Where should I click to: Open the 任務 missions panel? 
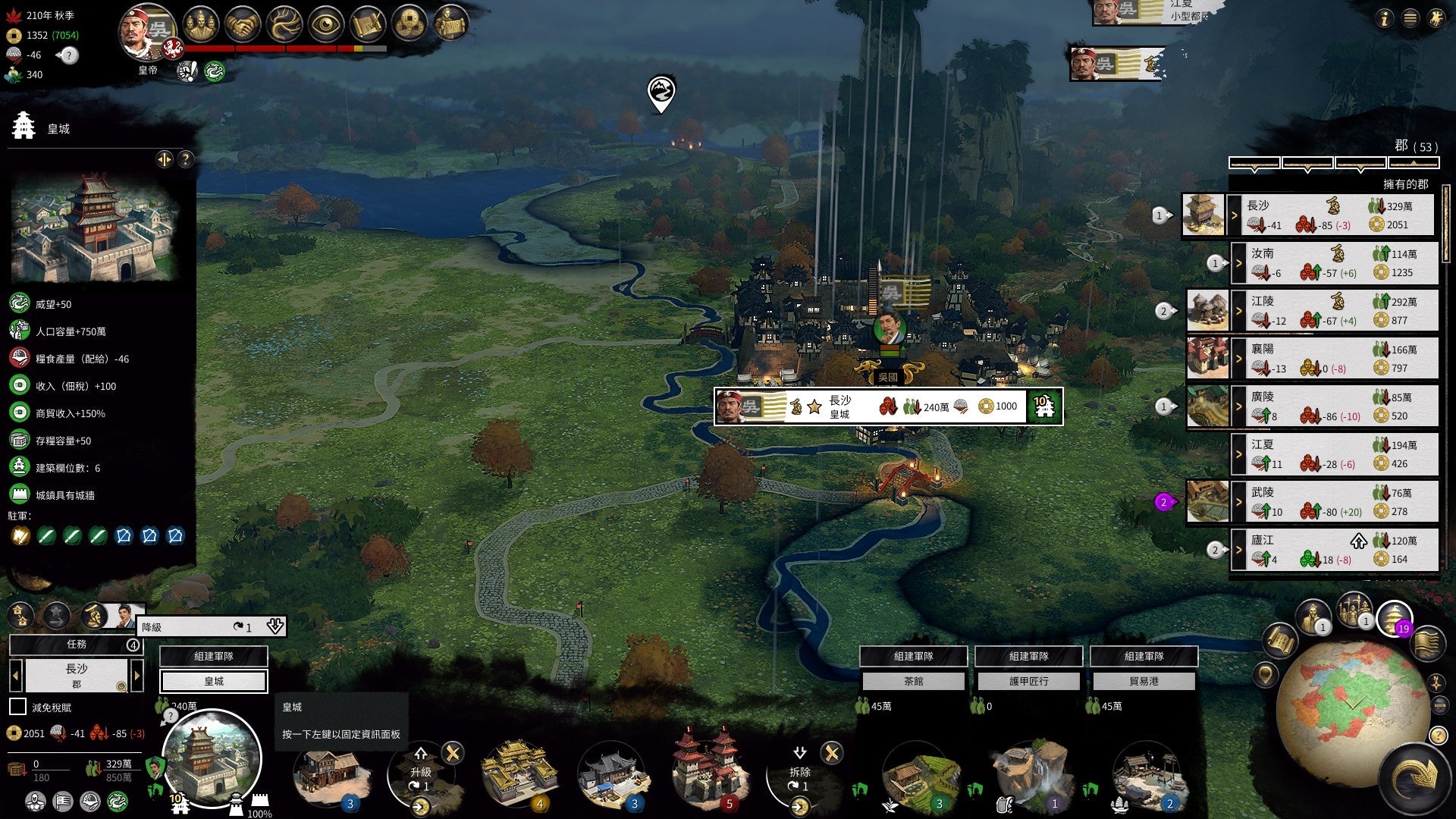pyautogui.click(x=76, y=645)
